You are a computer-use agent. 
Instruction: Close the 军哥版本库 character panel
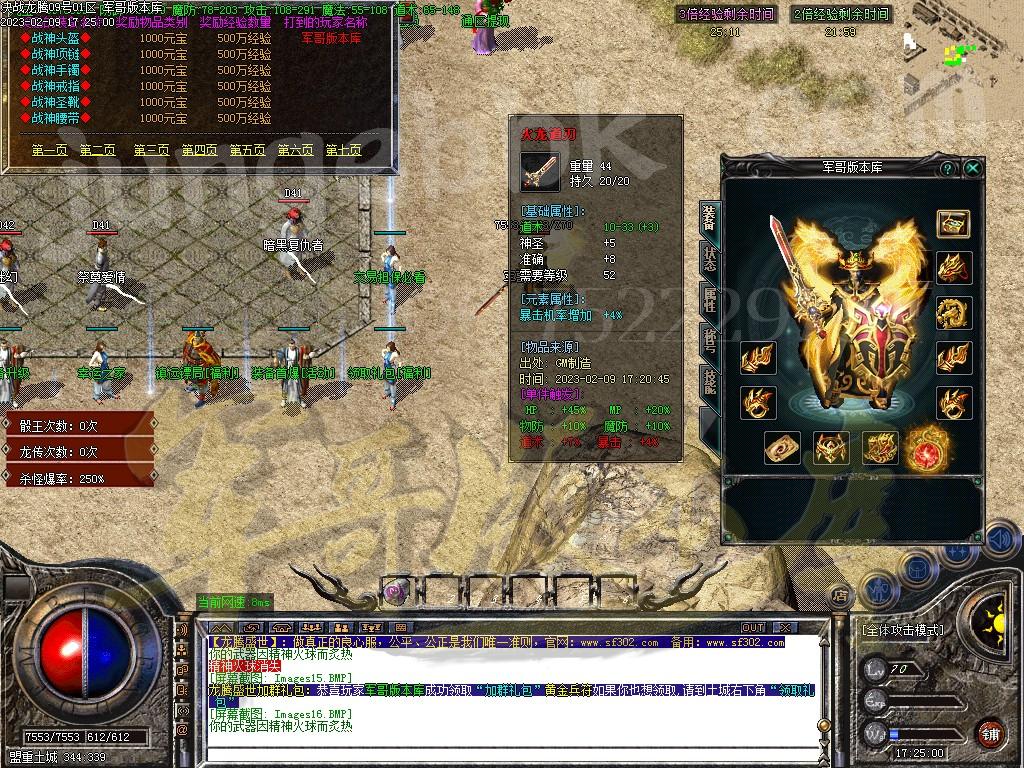972,169
